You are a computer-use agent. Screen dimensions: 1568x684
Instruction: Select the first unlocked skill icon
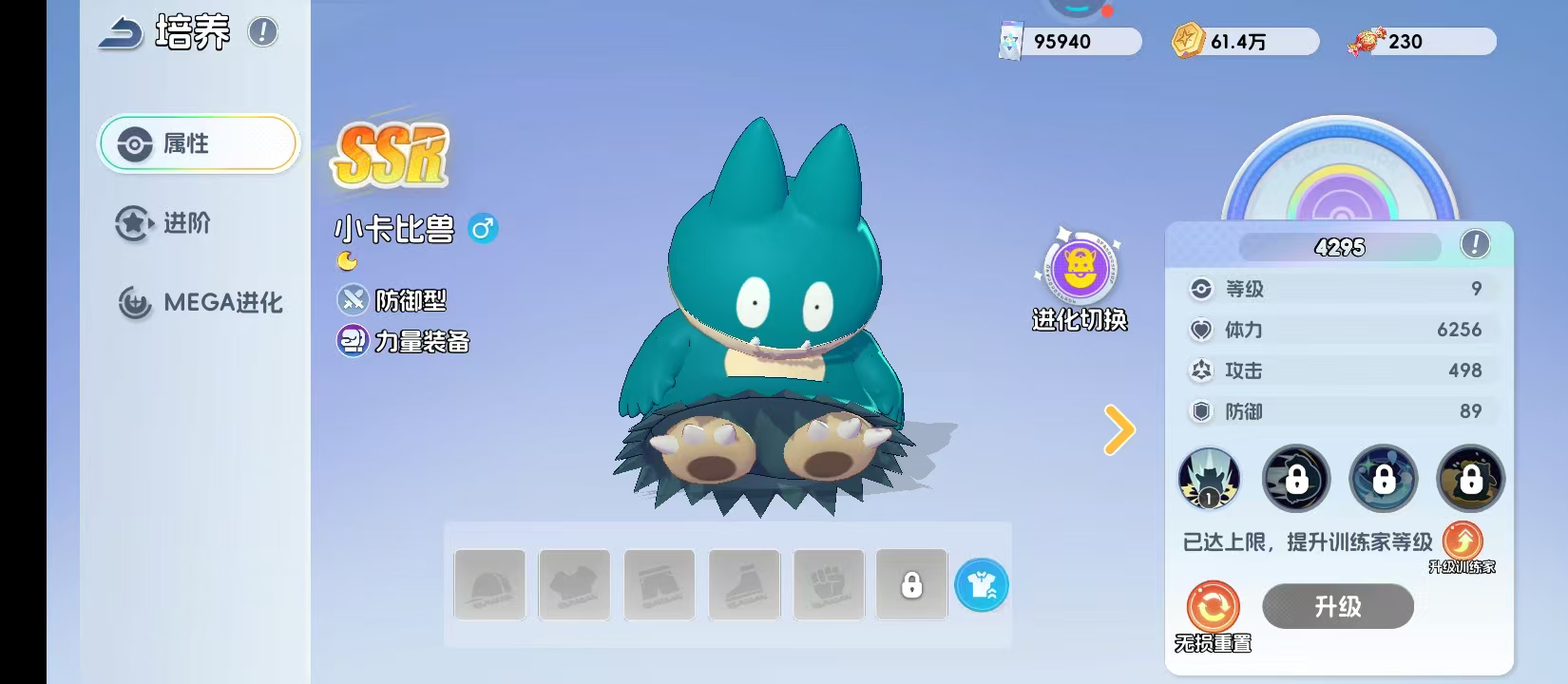(1209, 478)
